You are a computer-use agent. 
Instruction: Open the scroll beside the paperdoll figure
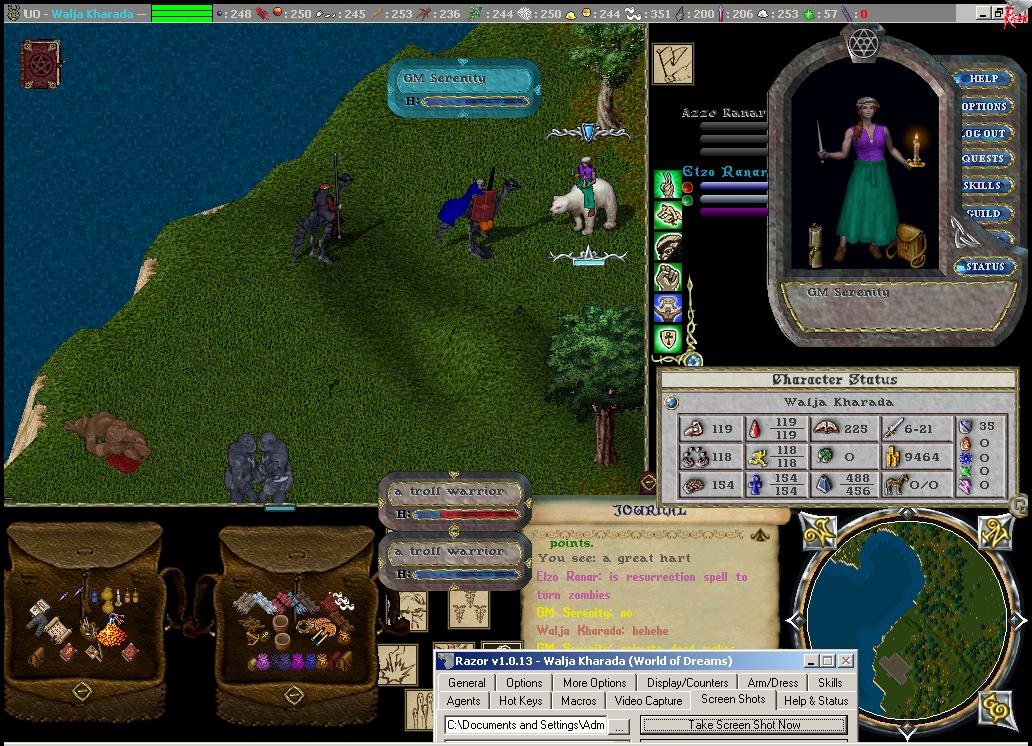[817, 244]
